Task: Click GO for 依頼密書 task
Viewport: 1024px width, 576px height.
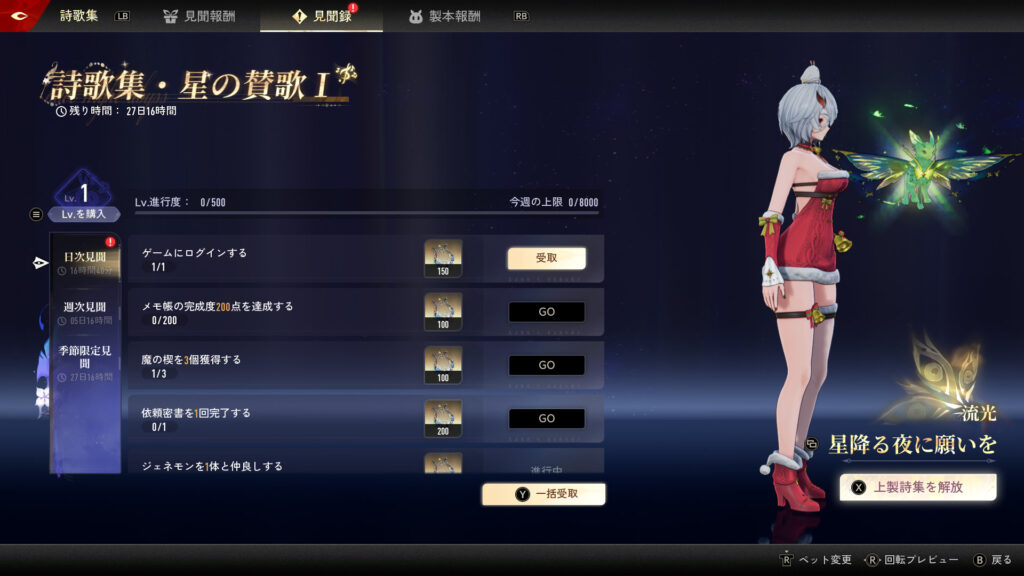Action: pyautogui.click(x=546, y=418)
